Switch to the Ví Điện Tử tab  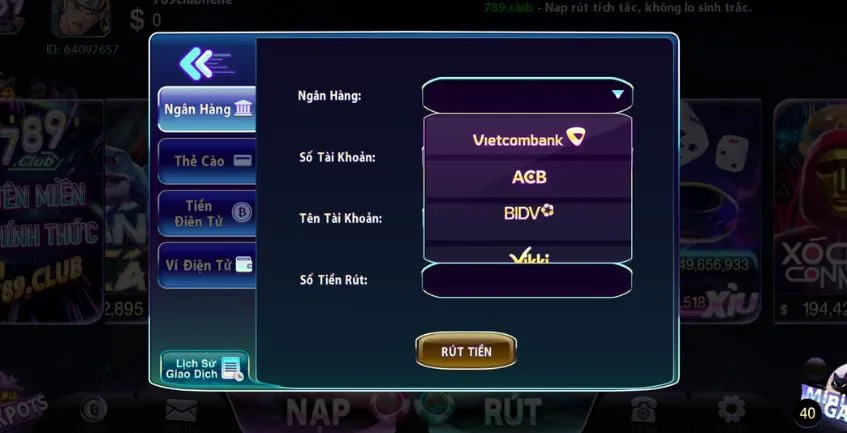[x=207, y=265]
